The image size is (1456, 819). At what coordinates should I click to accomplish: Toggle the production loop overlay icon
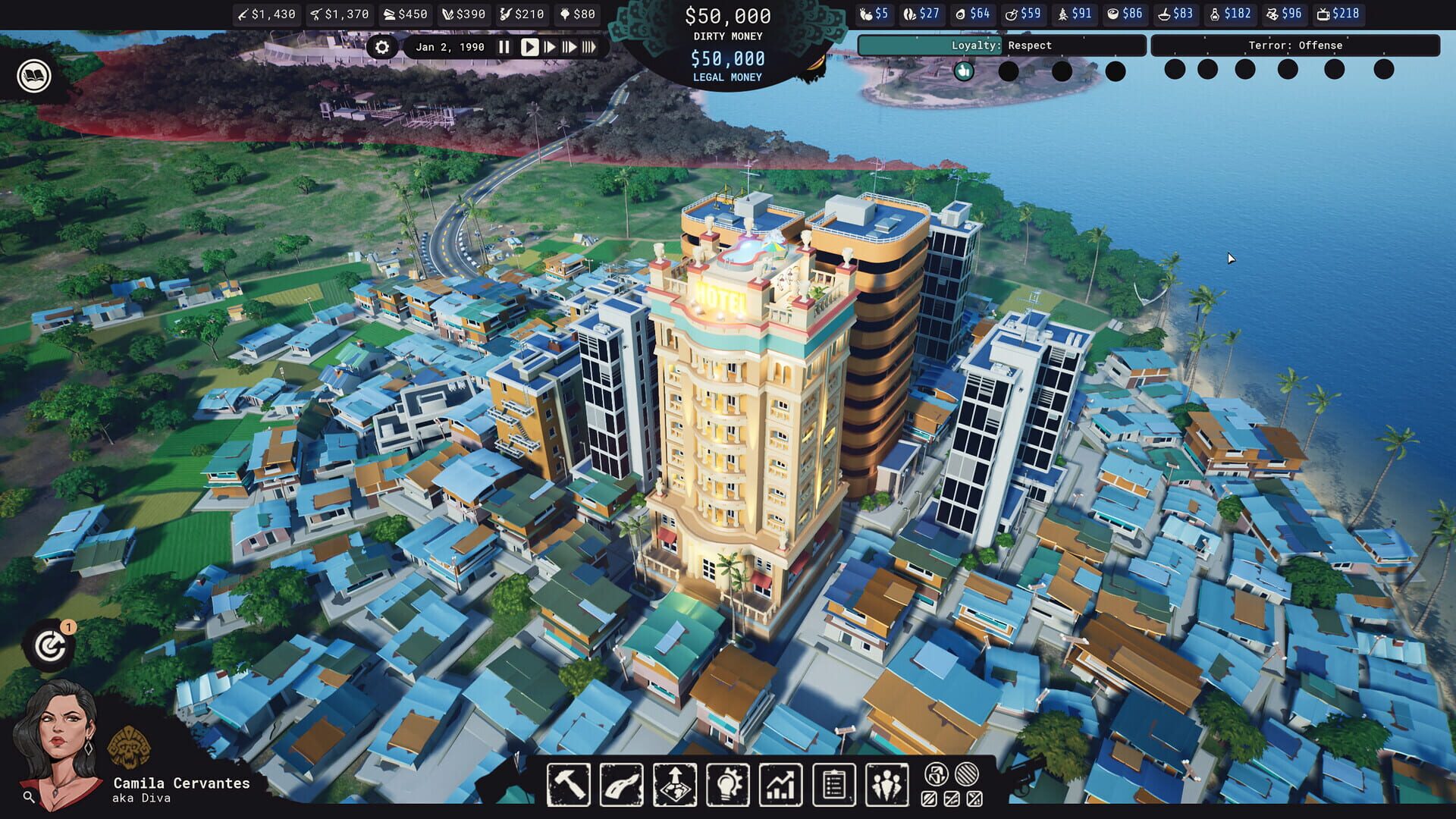[937, 774]
